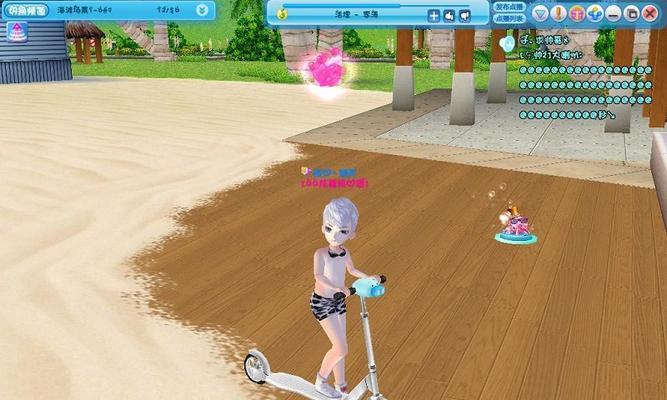Viewport: 667px width, 400px height.
Task: Click the plus button on music bar
Action: 433,16
